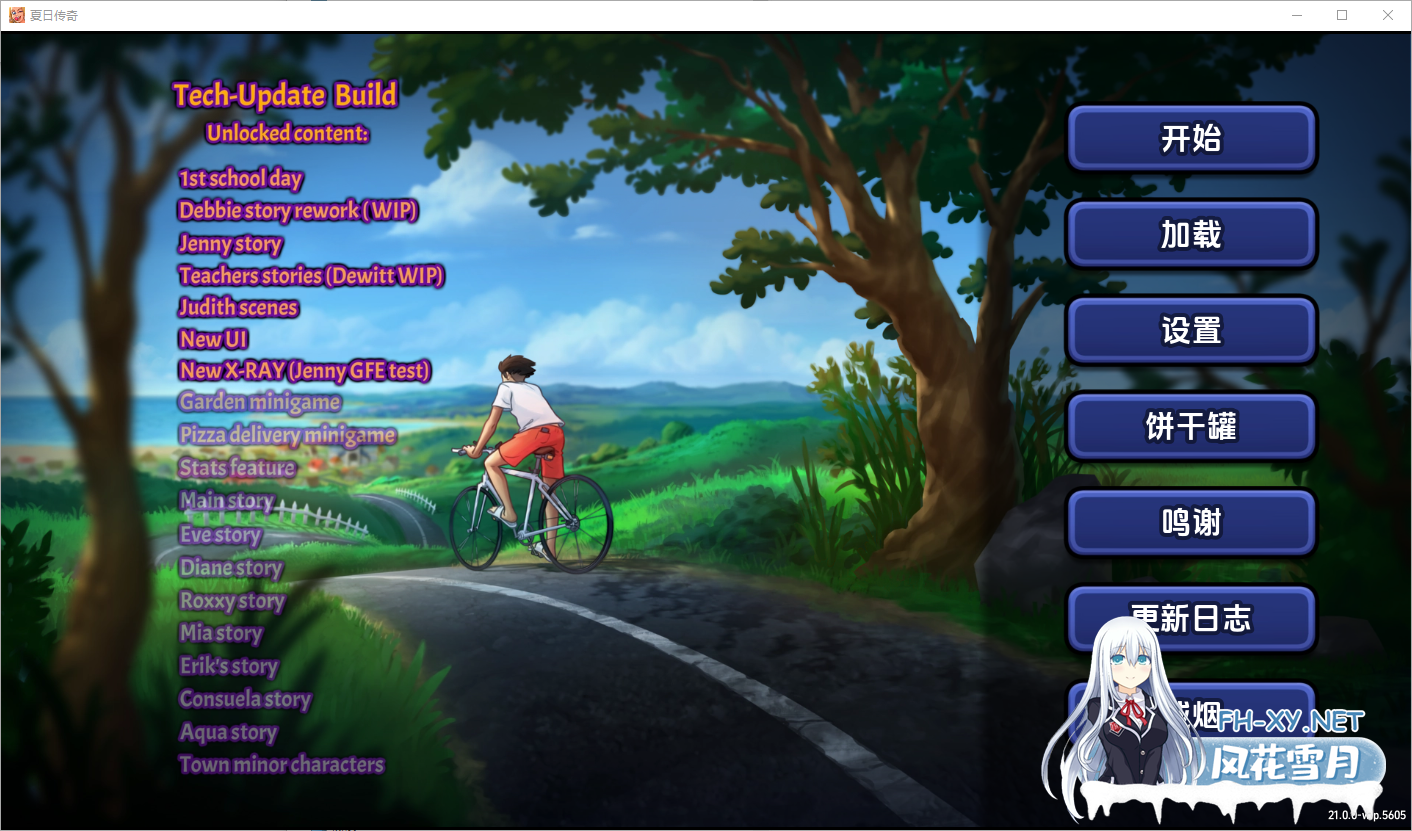Click the 开始 button to start the game
1412x831 pixels.
click(1190, 139)
